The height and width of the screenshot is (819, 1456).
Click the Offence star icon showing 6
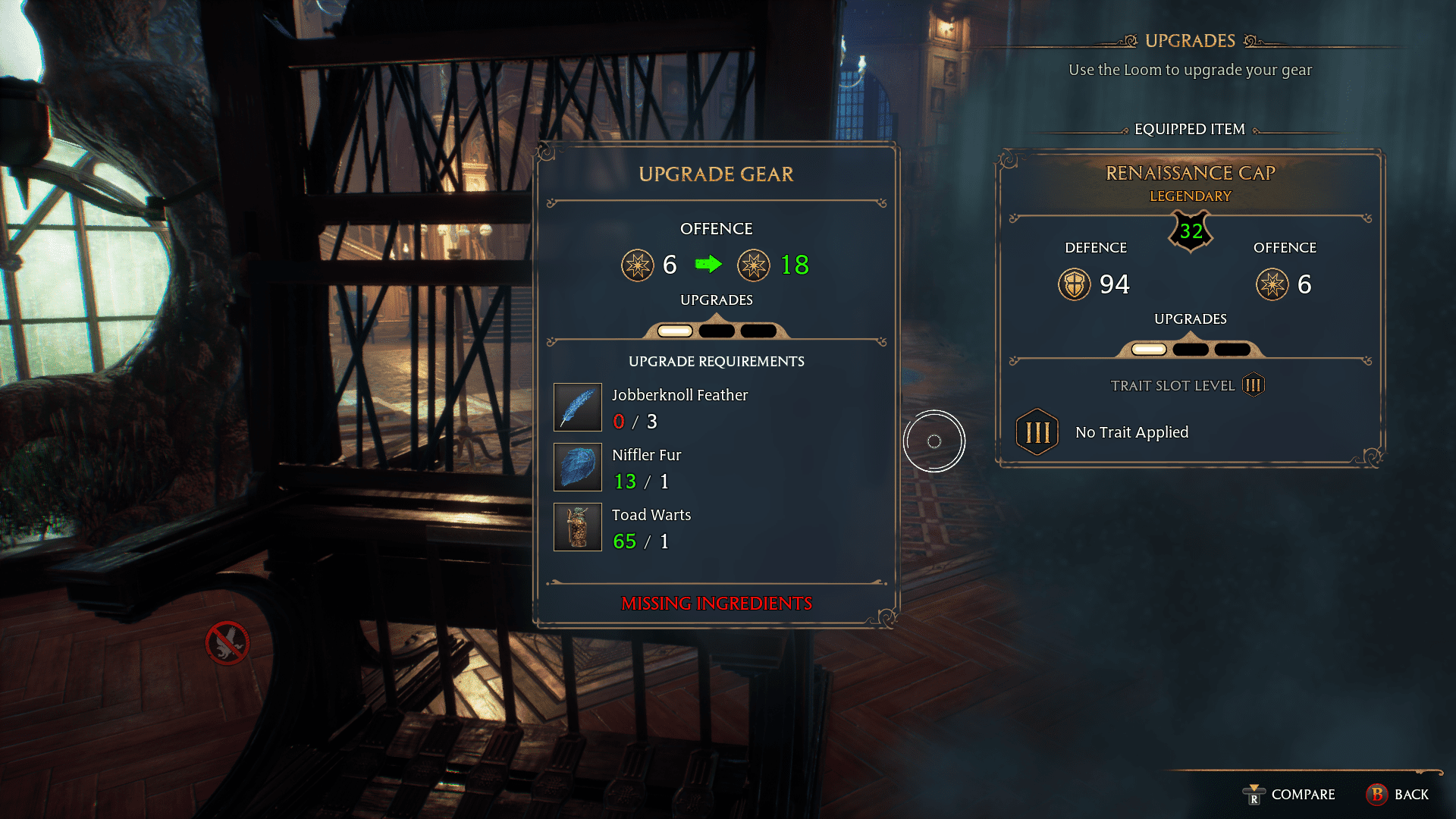click(x=638, y=265)
